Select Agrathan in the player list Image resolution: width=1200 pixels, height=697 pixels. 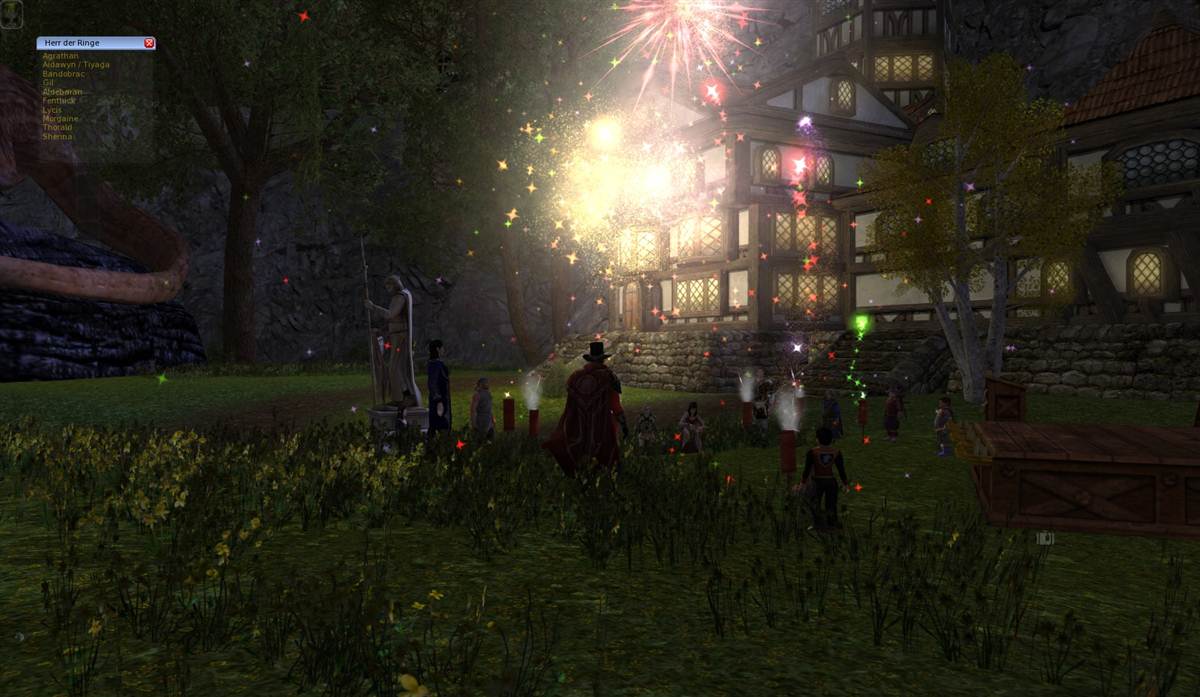pos(60,56)
